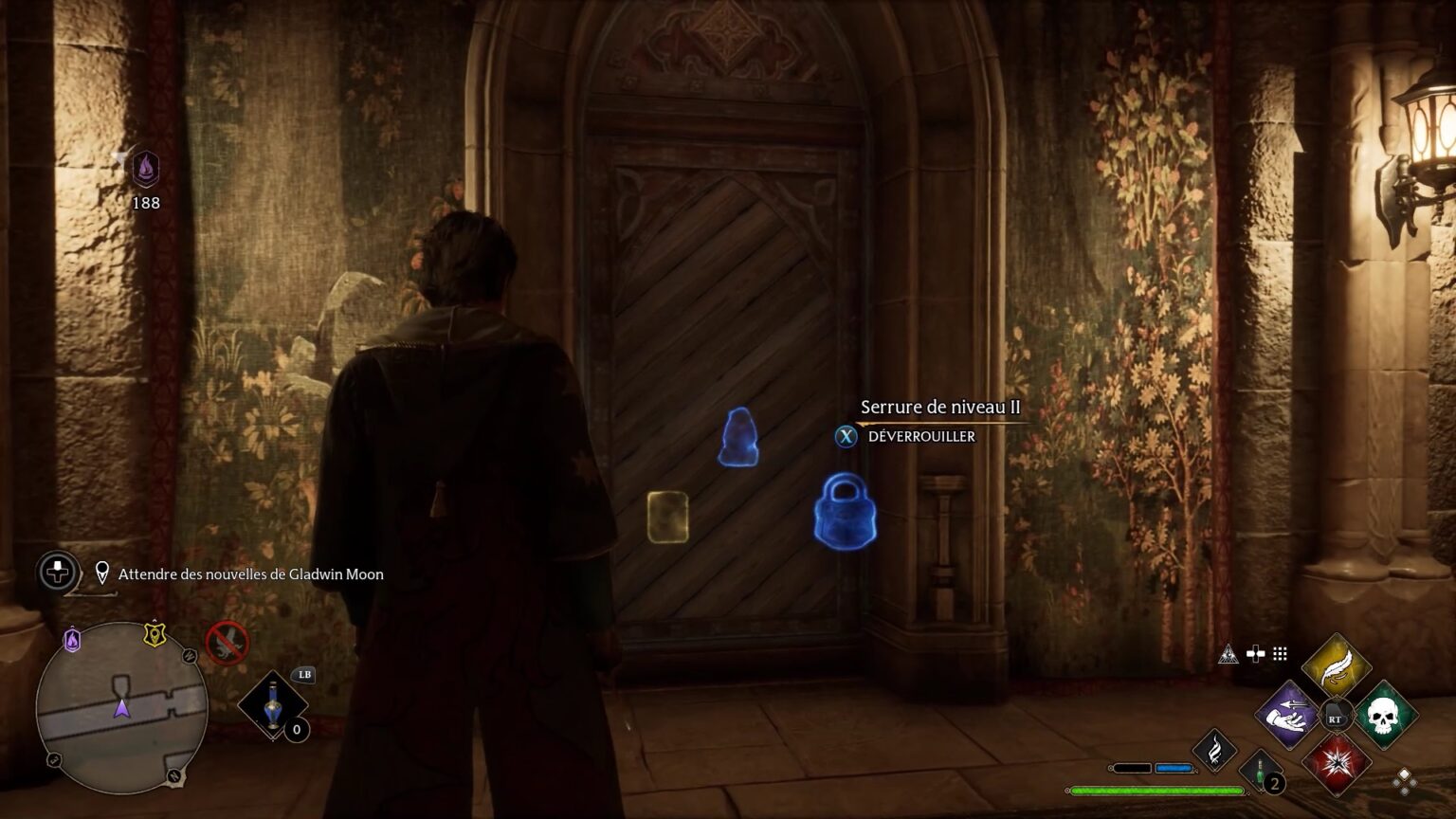Click the triangle eye Revelio icon
The image size is (1456, 819).
(x=1228, y=654)
